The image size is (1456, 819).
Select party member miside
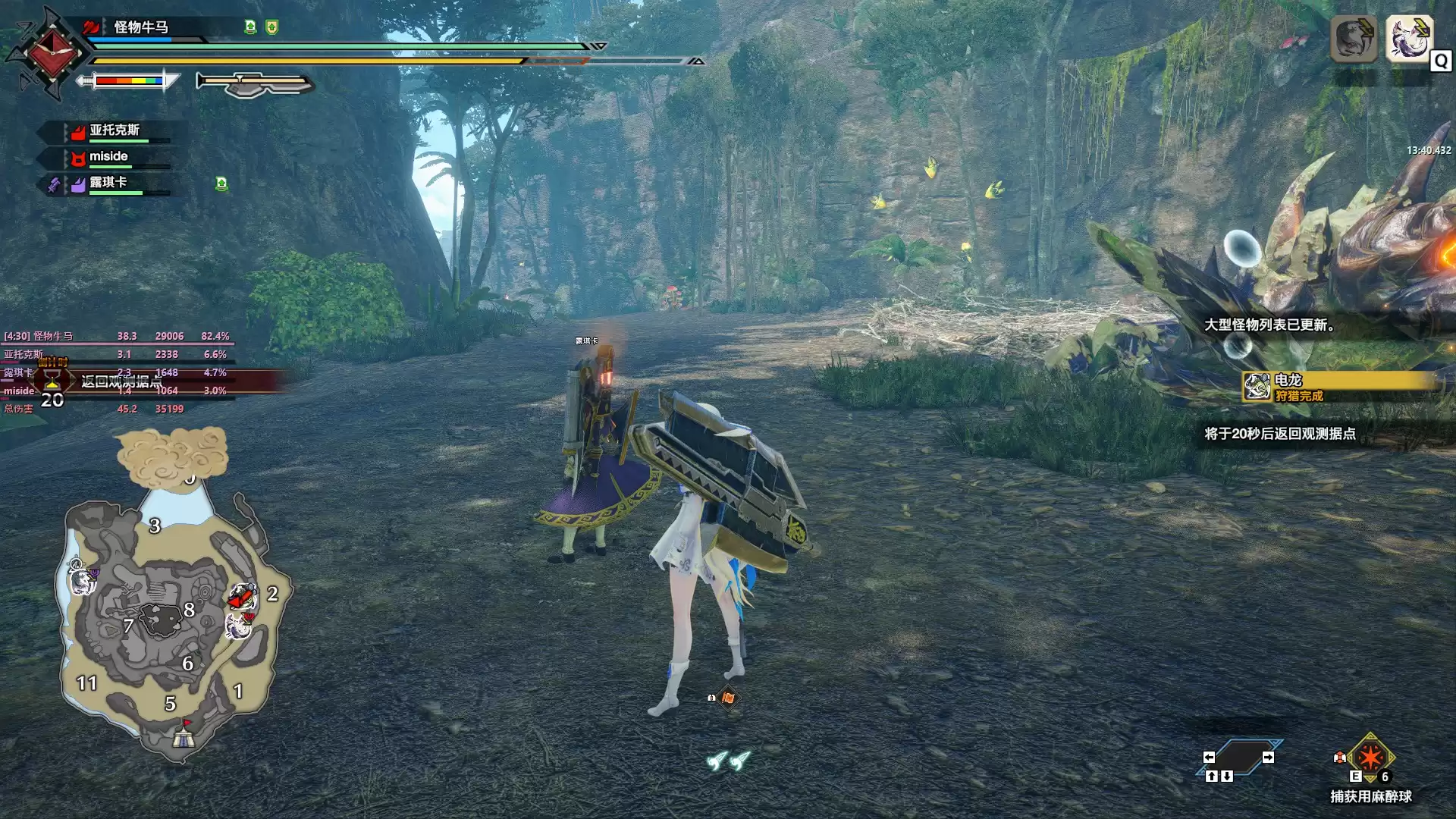pos(108,157)
